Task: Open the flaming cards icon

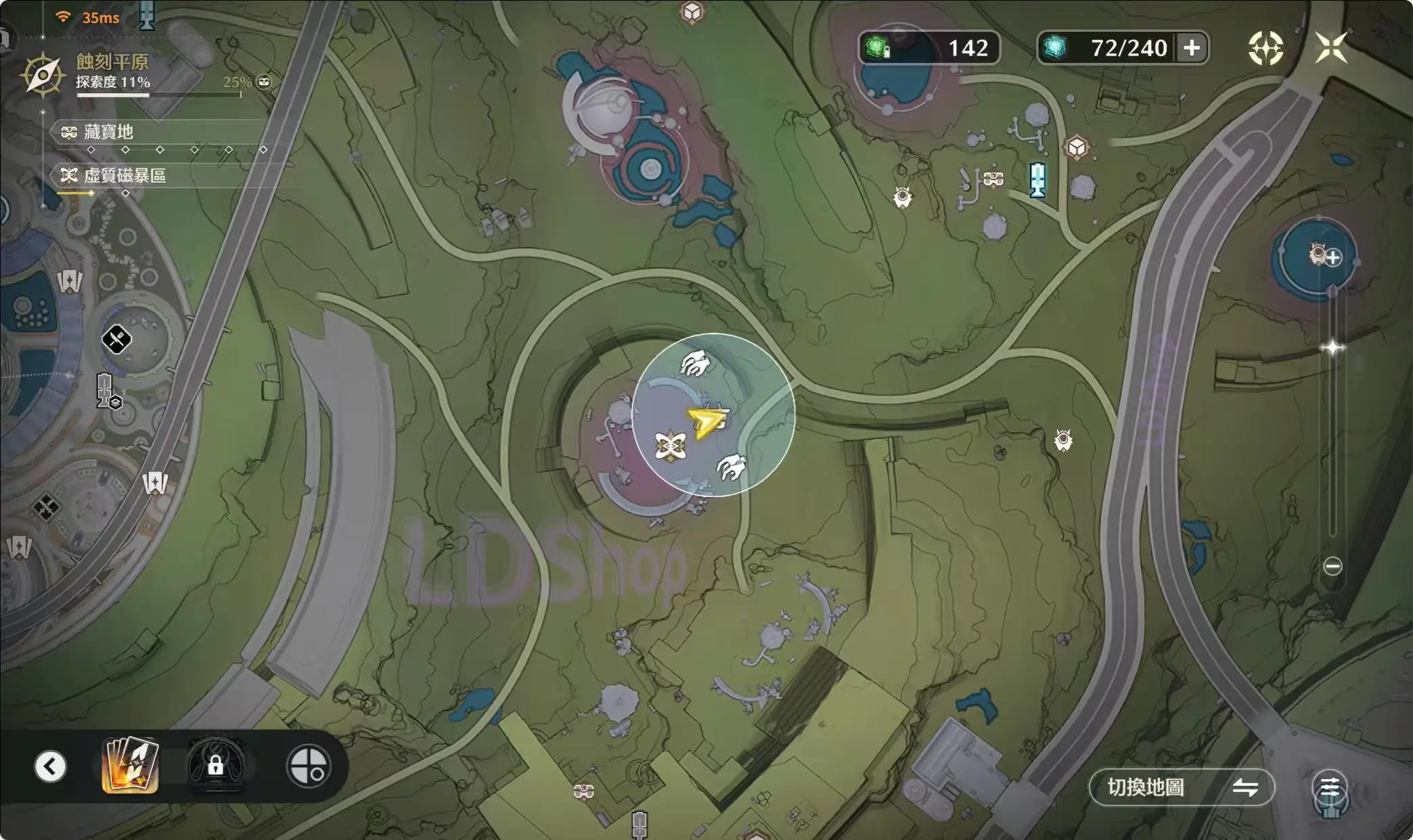Action: (x=130, y=766)
